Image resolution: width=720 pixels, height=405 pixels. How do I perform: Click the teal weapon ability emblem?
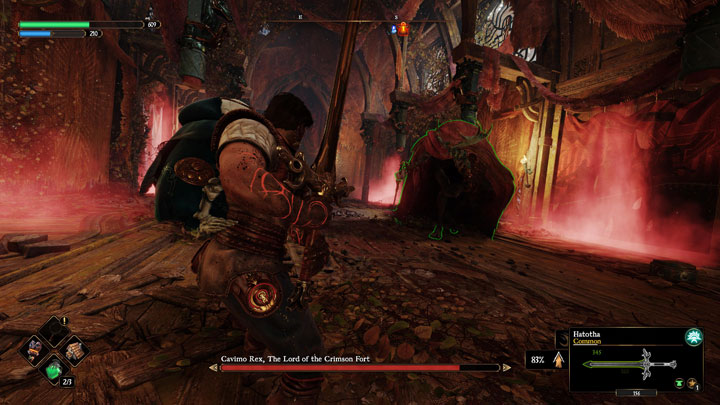[x=691, y=339]
